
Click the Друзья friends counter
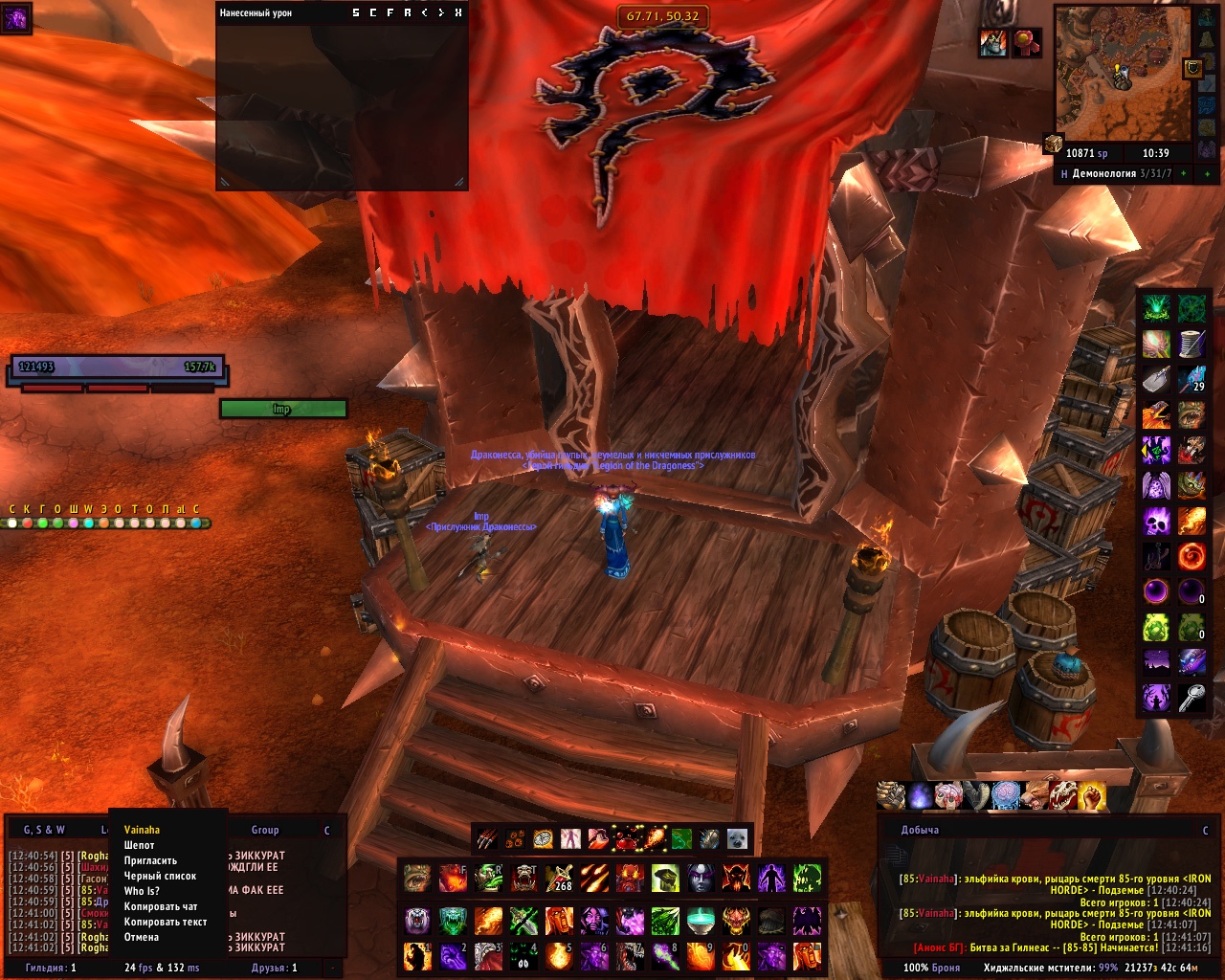(x=273, y=968)
